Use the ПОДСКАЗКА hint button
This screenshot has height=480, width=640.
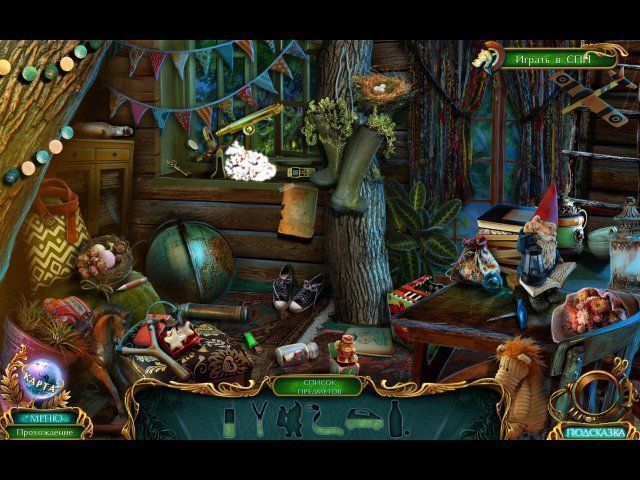tap(600, 432)
